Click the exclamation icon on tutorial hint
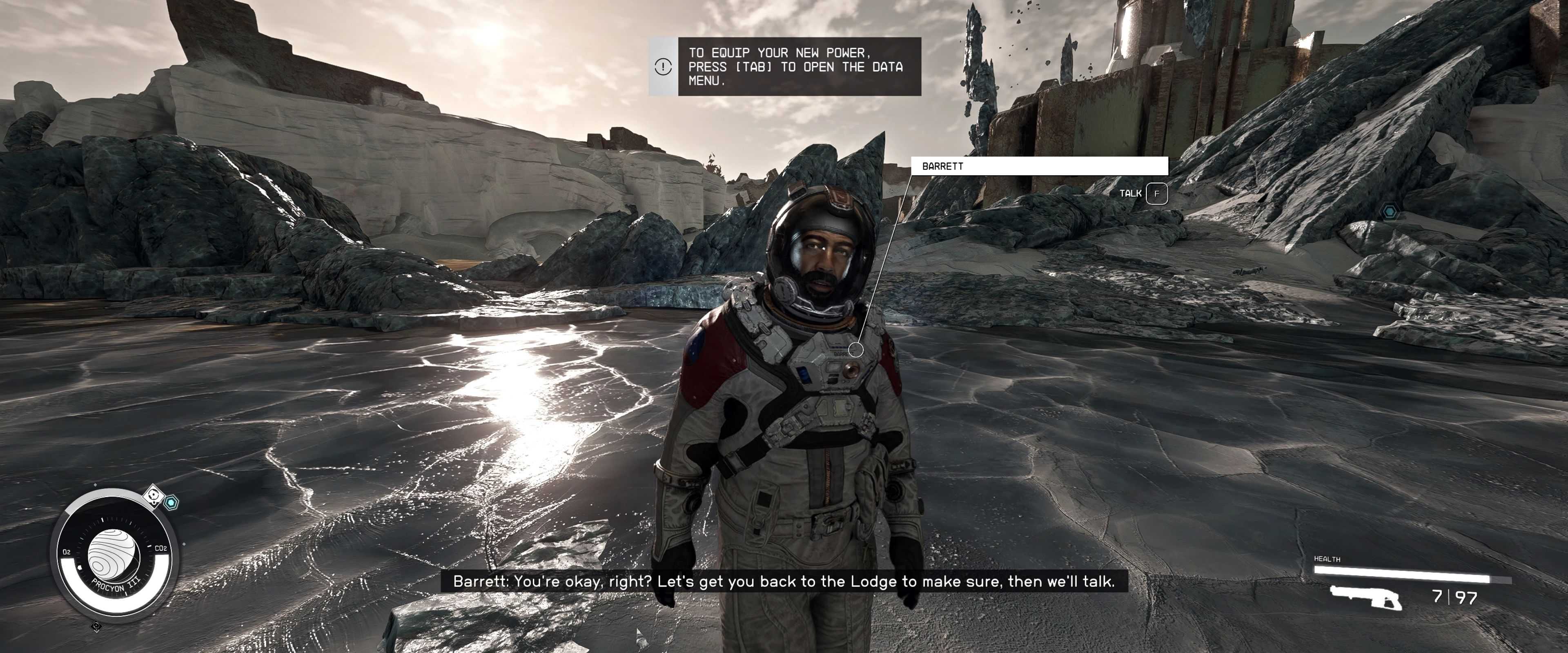 point(663,67)
